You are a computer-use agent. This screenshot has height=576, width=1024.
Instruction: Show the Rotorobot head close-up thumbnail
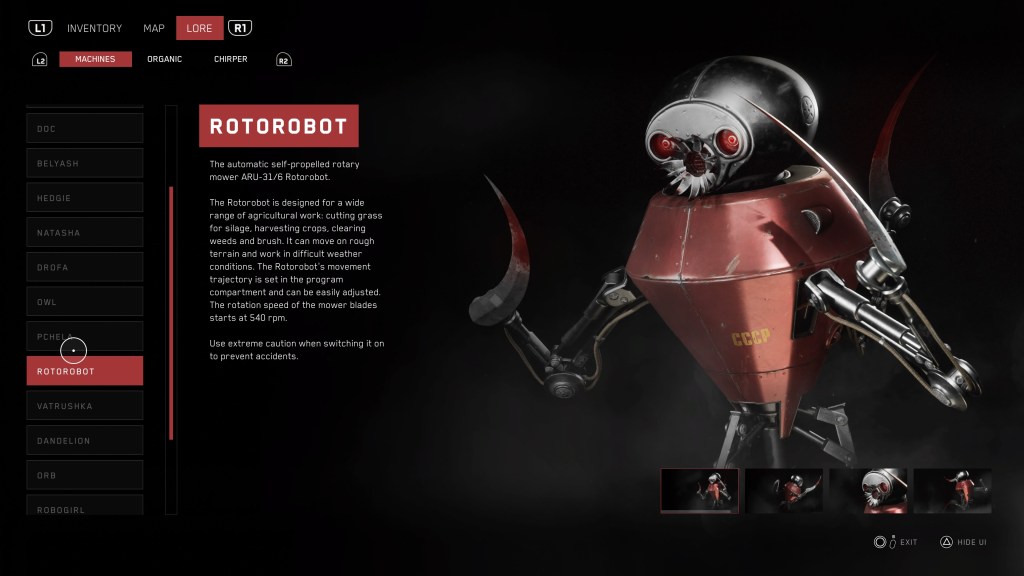[x=869, y=490]
